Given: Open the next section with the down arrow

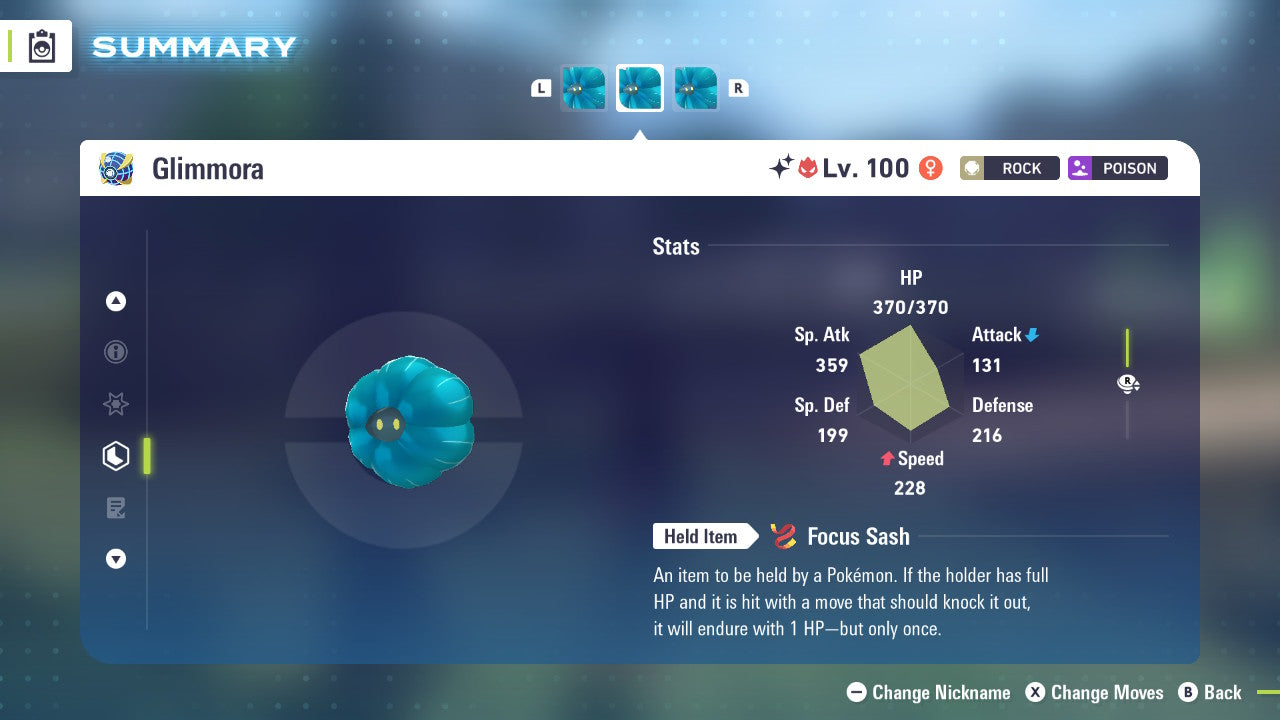Looking at the screenshot, I should (x=116, y=559).
